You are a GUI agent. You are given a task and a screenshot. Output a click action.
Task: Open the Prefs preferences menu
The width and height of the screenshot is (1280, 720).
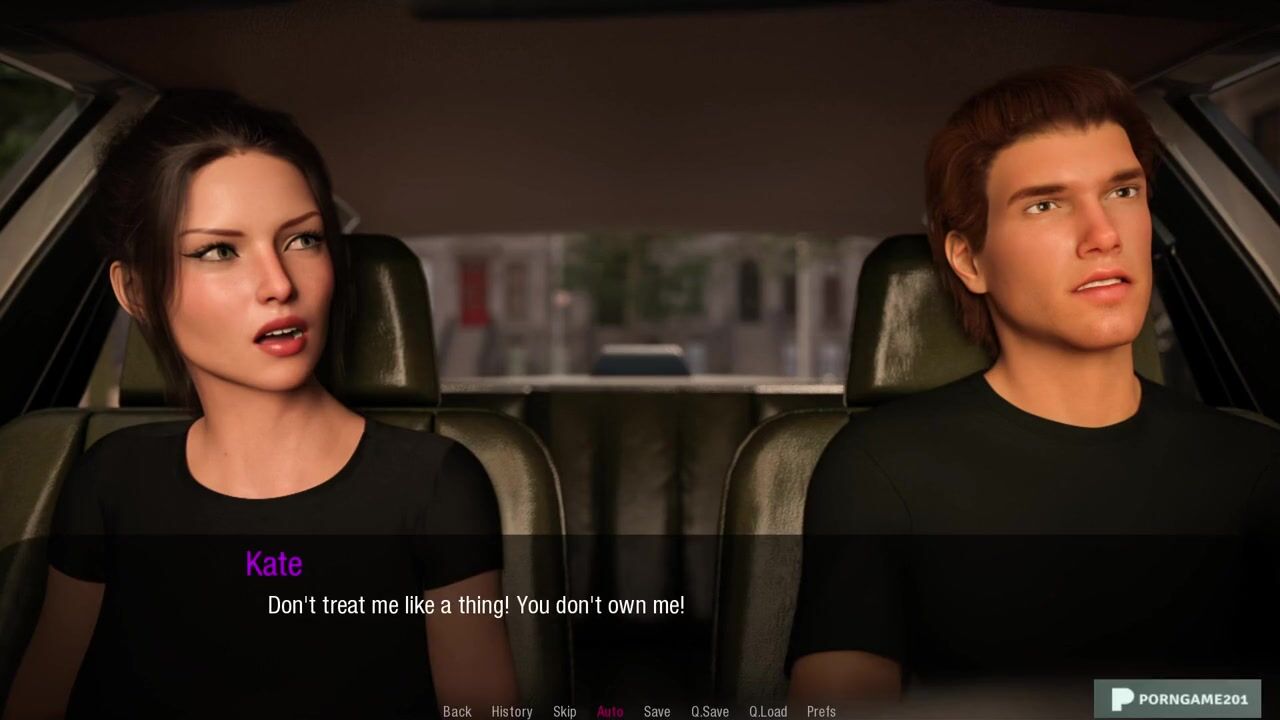click(821, 712)
